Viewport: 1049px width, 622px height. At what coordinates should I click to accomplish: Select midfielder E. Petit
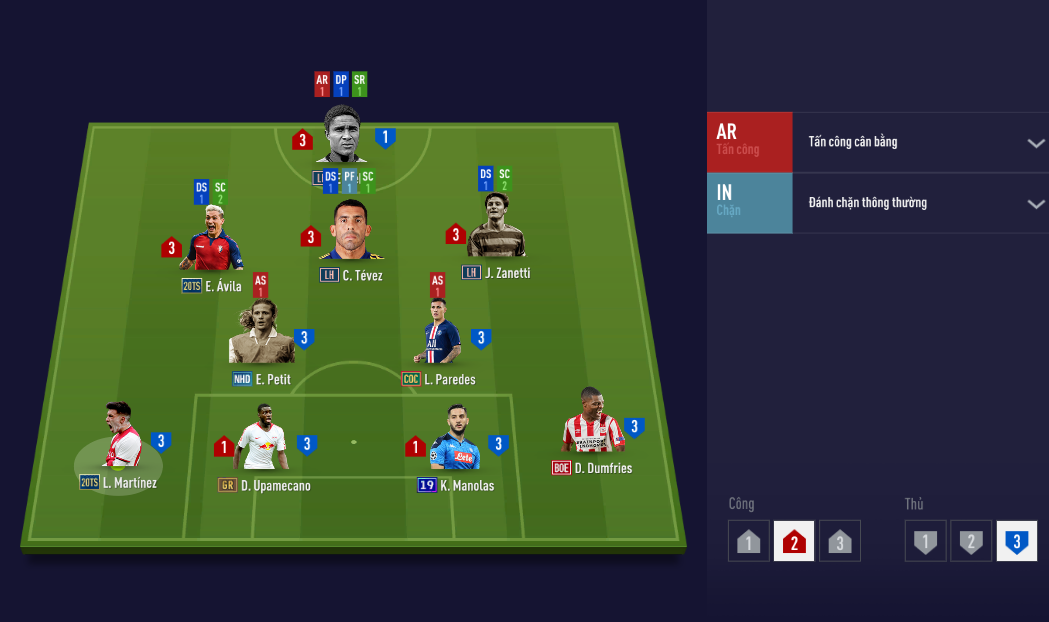(261, 333)
